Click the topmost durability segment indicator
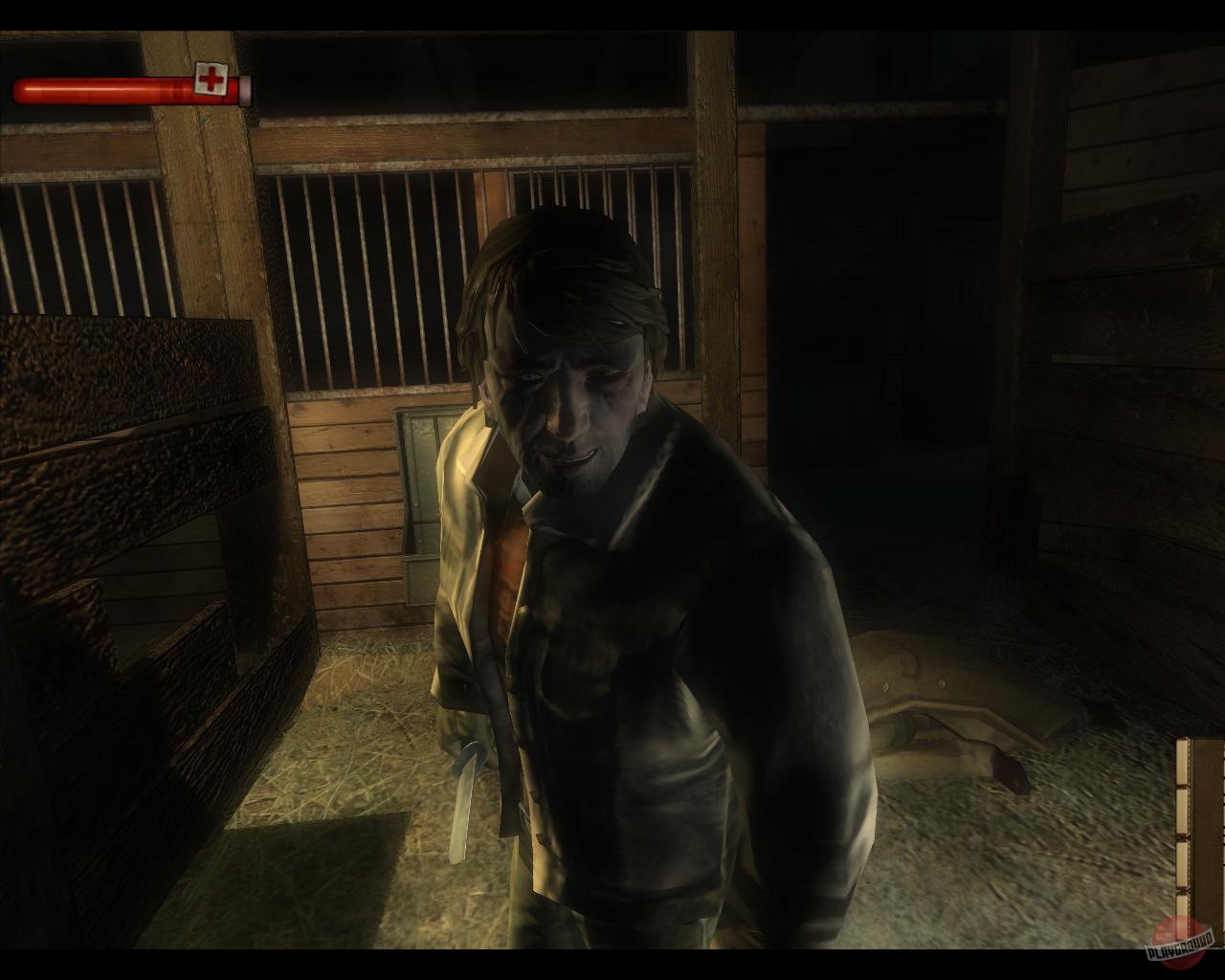 click(x=1183, y=760)
